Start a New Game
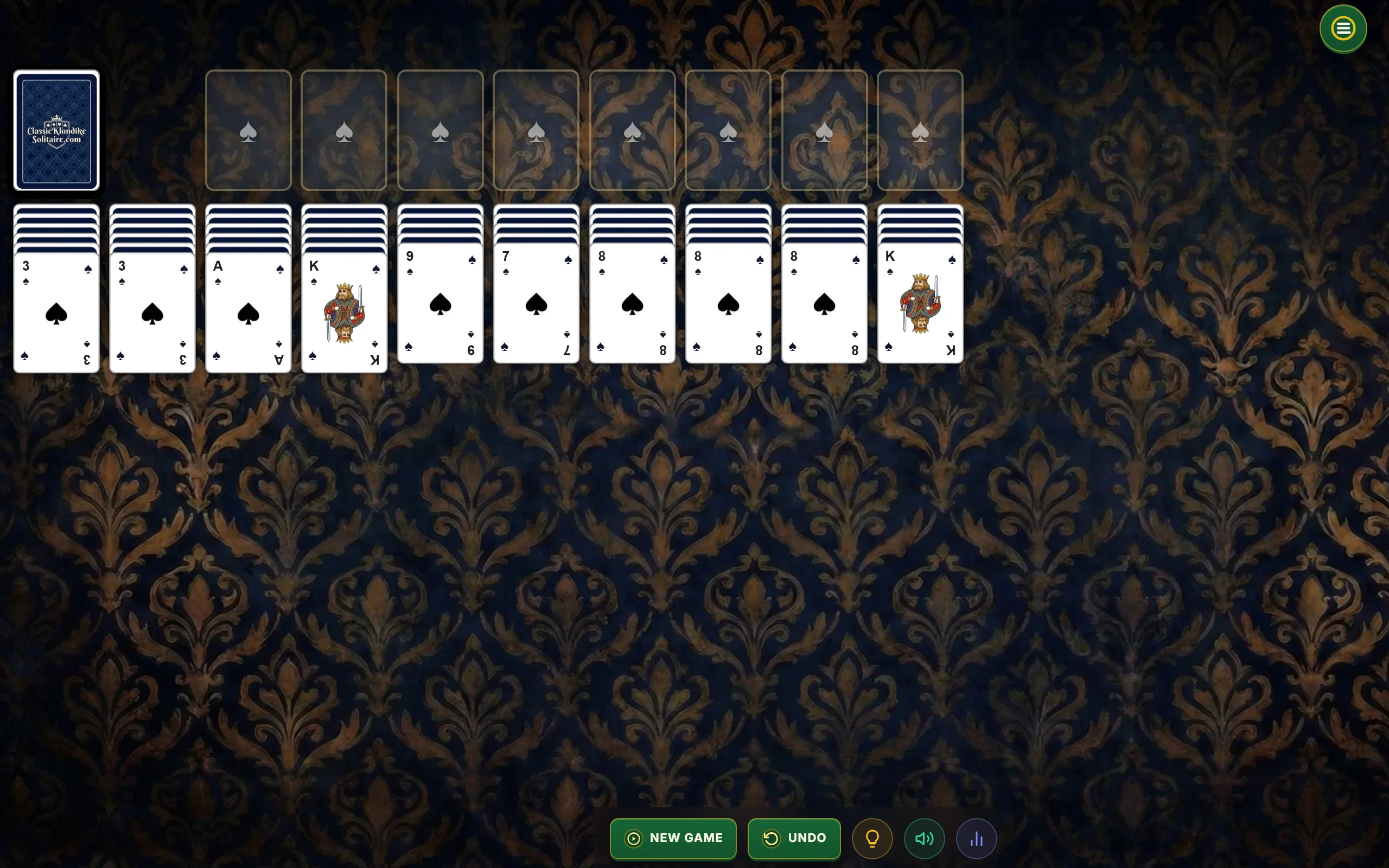 673,838
